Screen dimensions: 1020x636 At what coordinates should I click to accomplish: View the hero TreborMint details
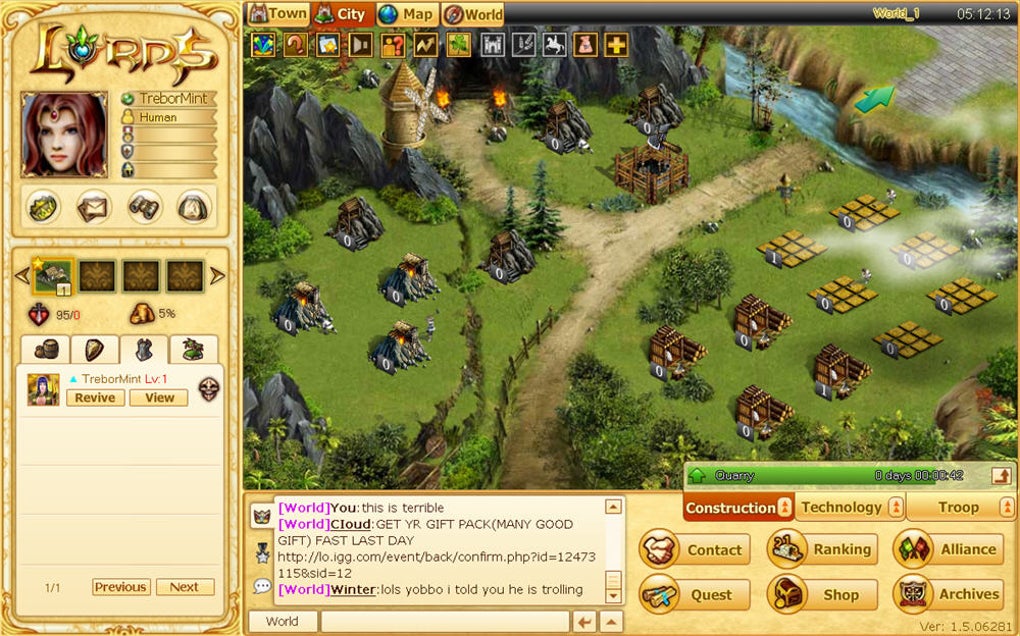pos(159,397)
